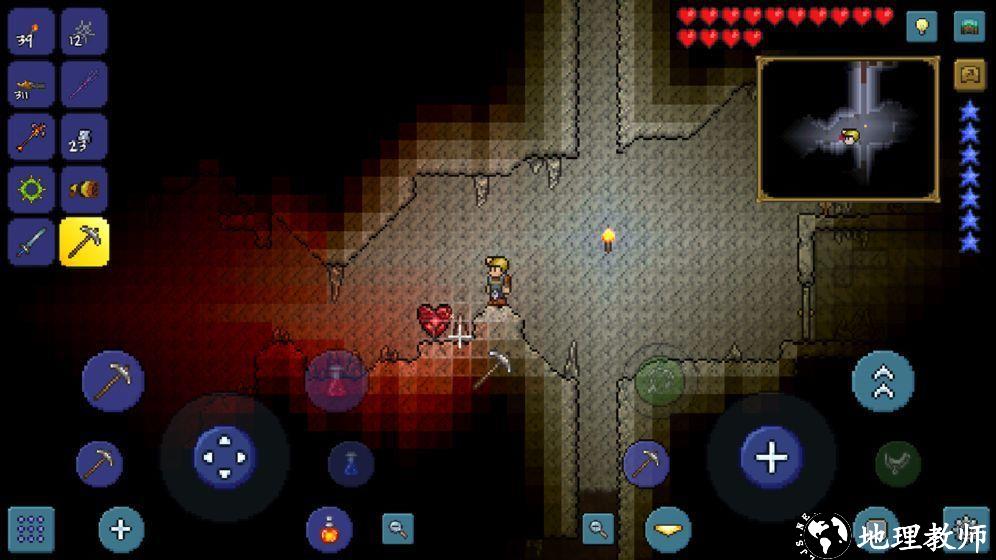Toggle the lightbulb icon button

coord(922,26)
